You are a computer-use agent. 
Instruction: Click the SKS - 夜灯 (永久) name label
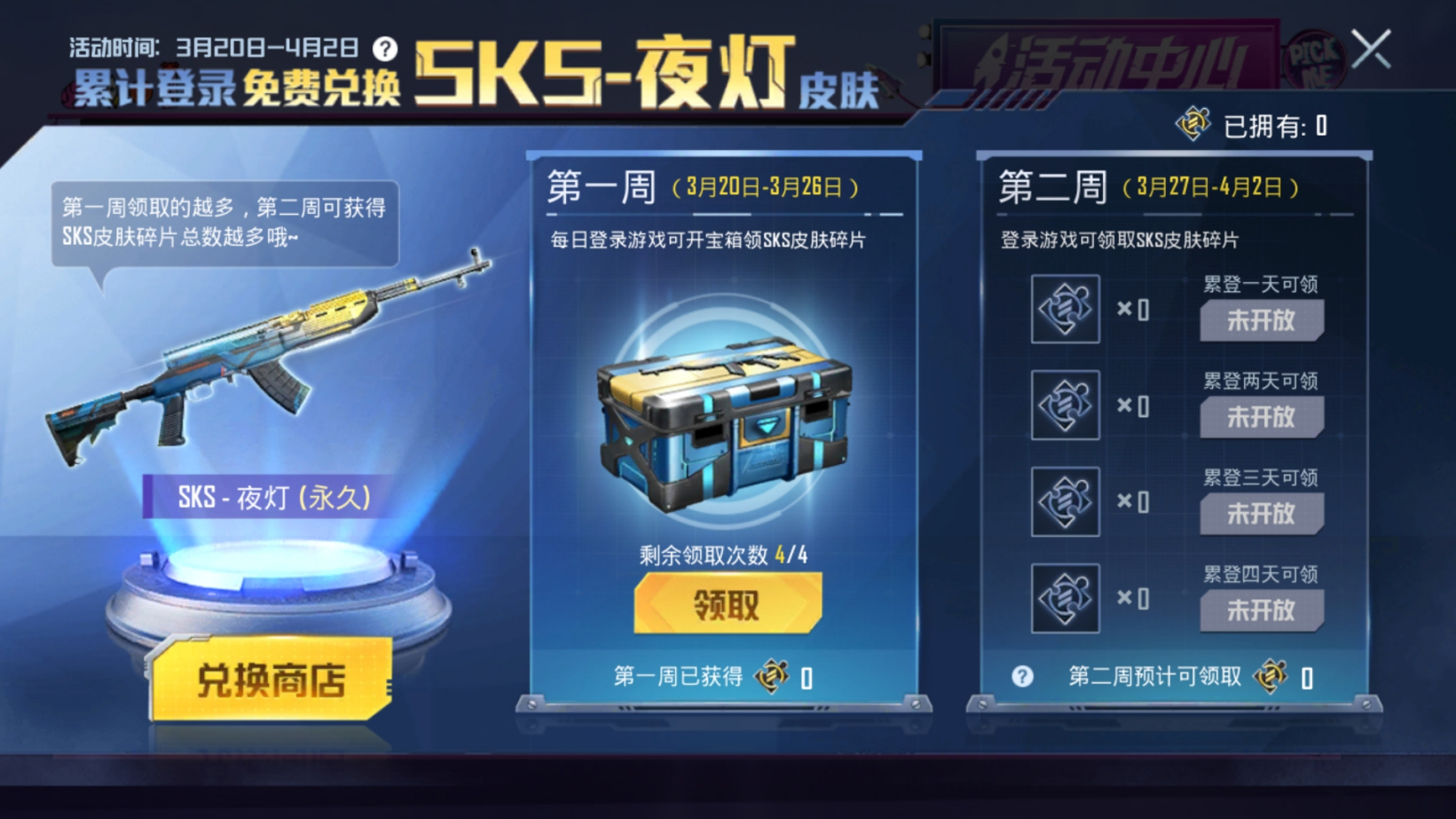pyautogui.click(x=264, y=497)
